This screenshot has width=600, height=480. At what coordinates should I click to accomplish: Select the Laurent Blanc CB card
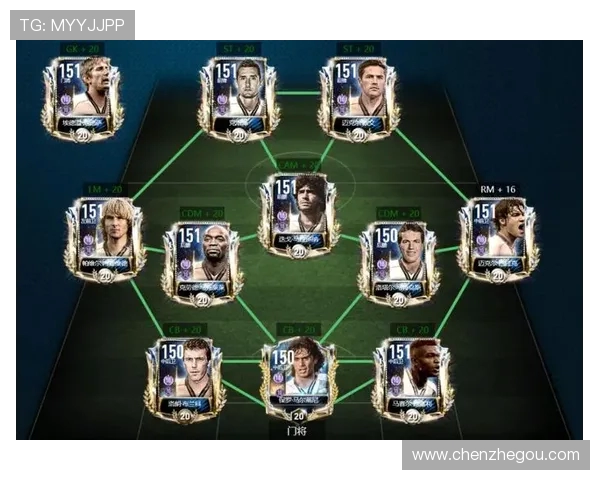184,379
